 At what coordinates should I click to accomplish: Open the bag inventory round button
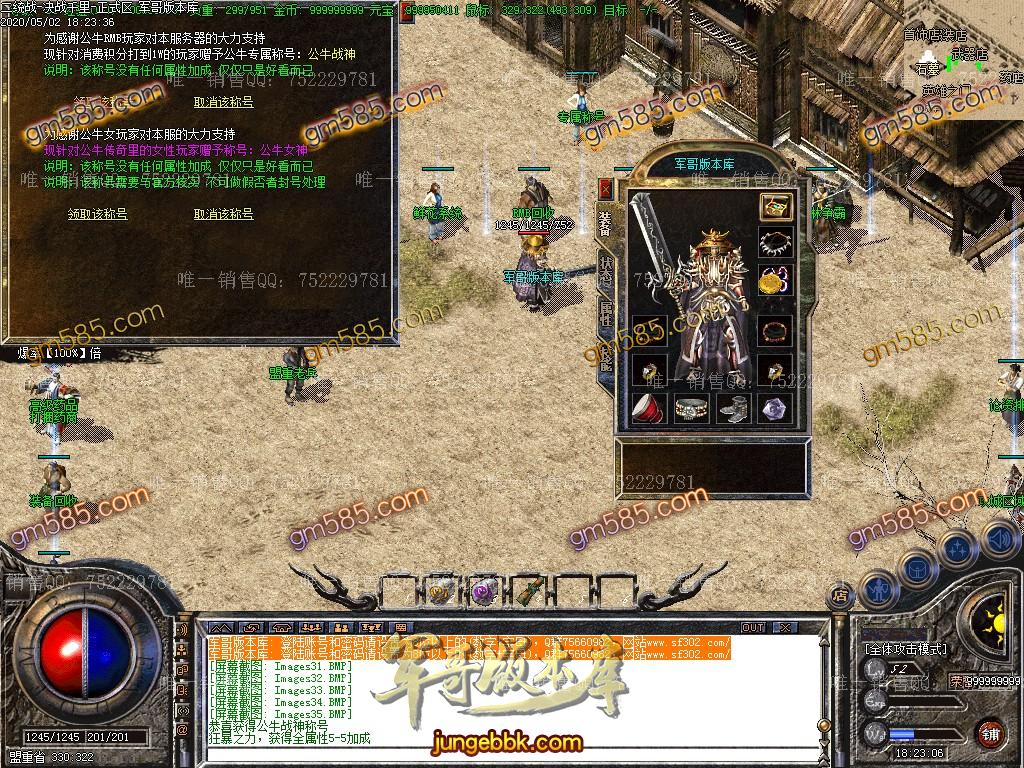(917, 567)
